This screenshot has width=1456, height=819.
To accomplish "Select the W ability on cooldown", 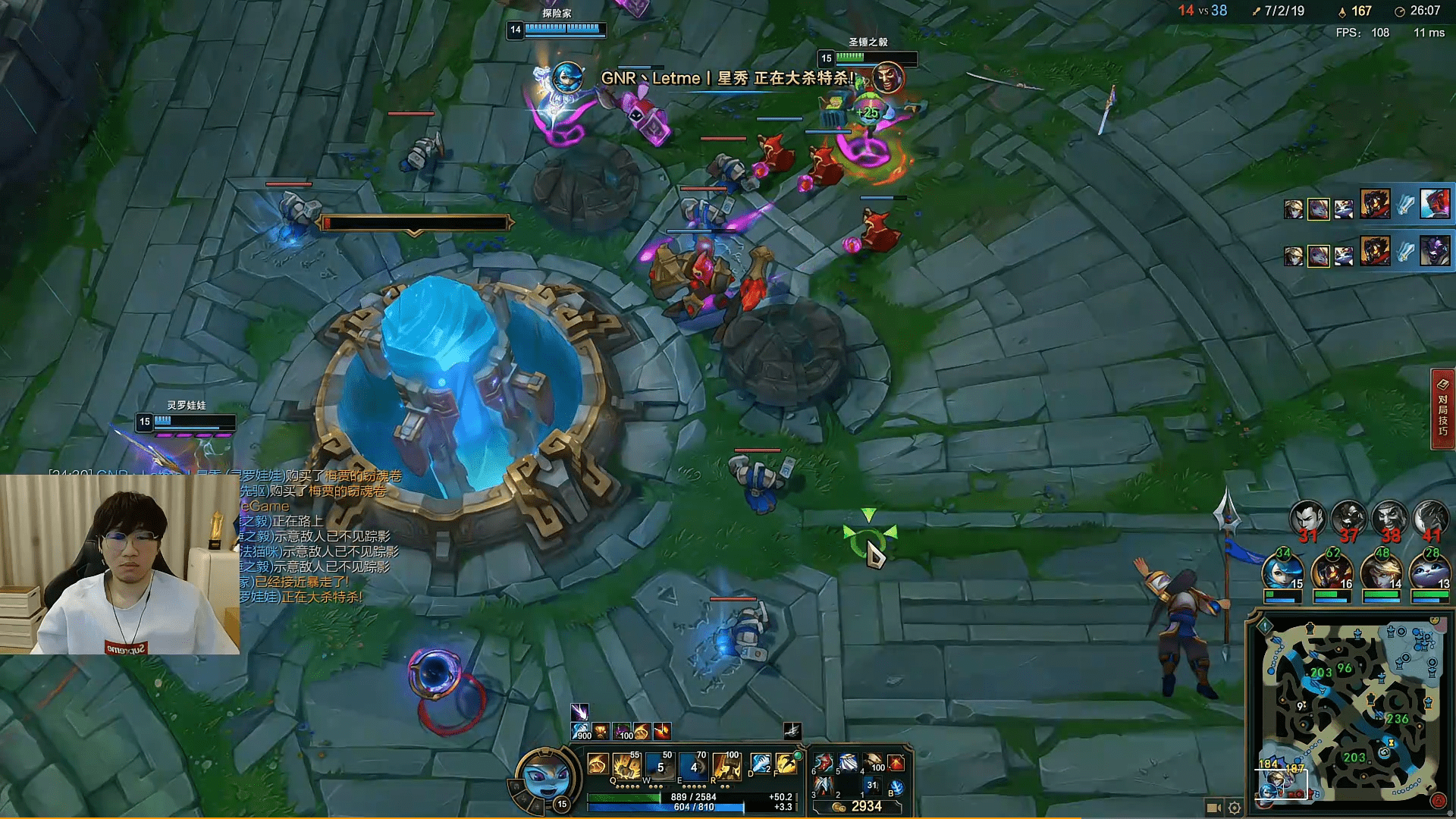I will coord(660,767).
